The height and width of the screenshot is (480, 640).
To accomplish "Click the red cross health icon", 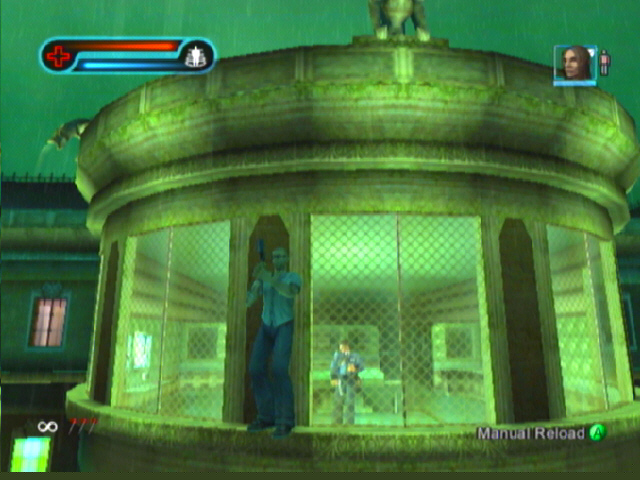I will click(59, 56).
